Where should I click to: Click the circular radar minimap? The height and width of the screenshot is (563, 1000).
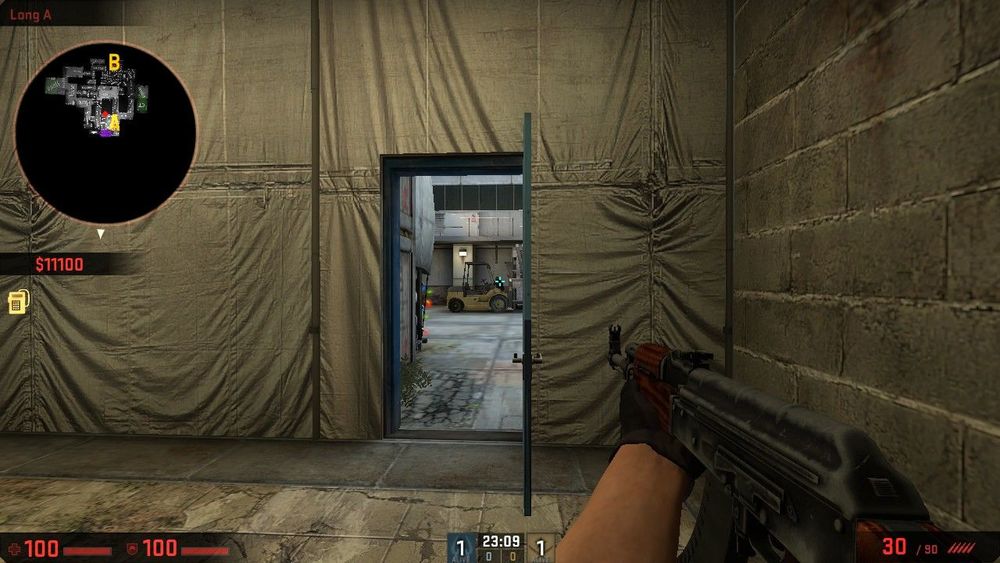(106, 132)
